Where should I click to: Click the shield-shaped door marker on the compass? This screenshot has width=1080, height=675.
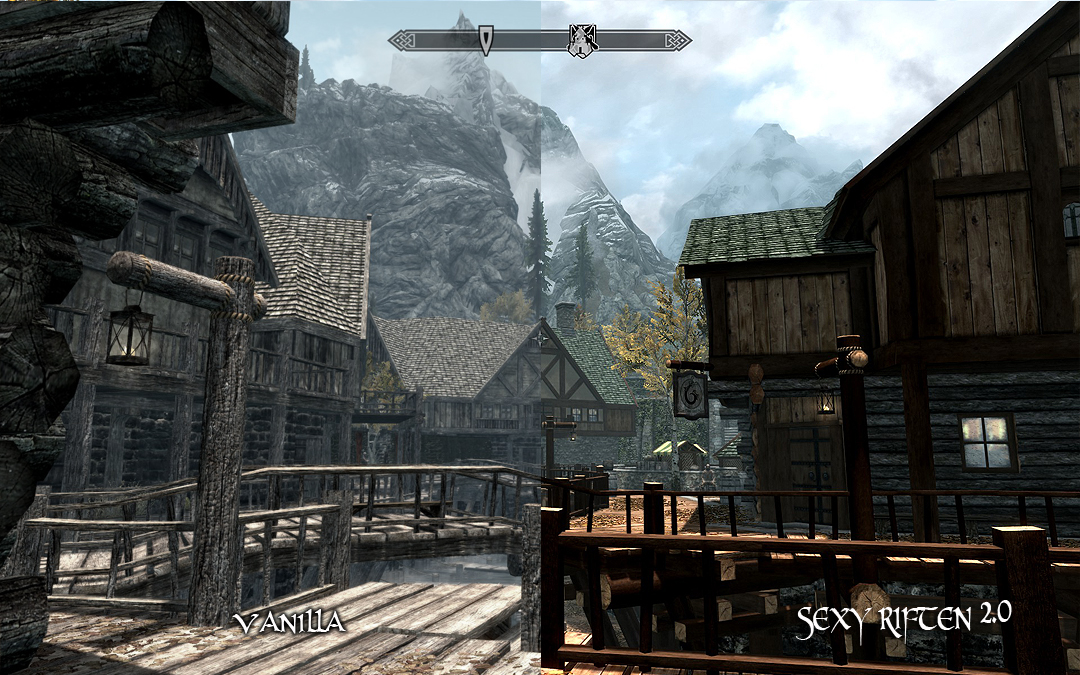click(x=485, y=41)
